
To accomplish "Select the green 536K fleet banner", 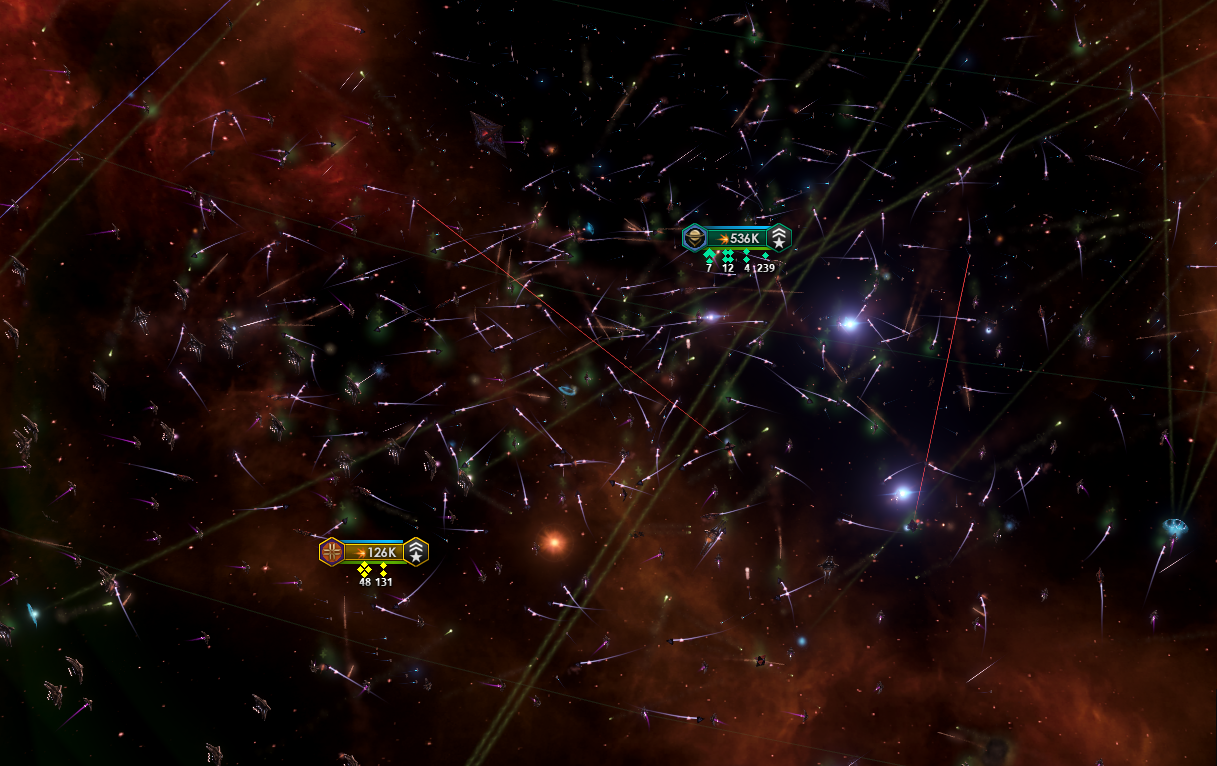I will [737, 238].
